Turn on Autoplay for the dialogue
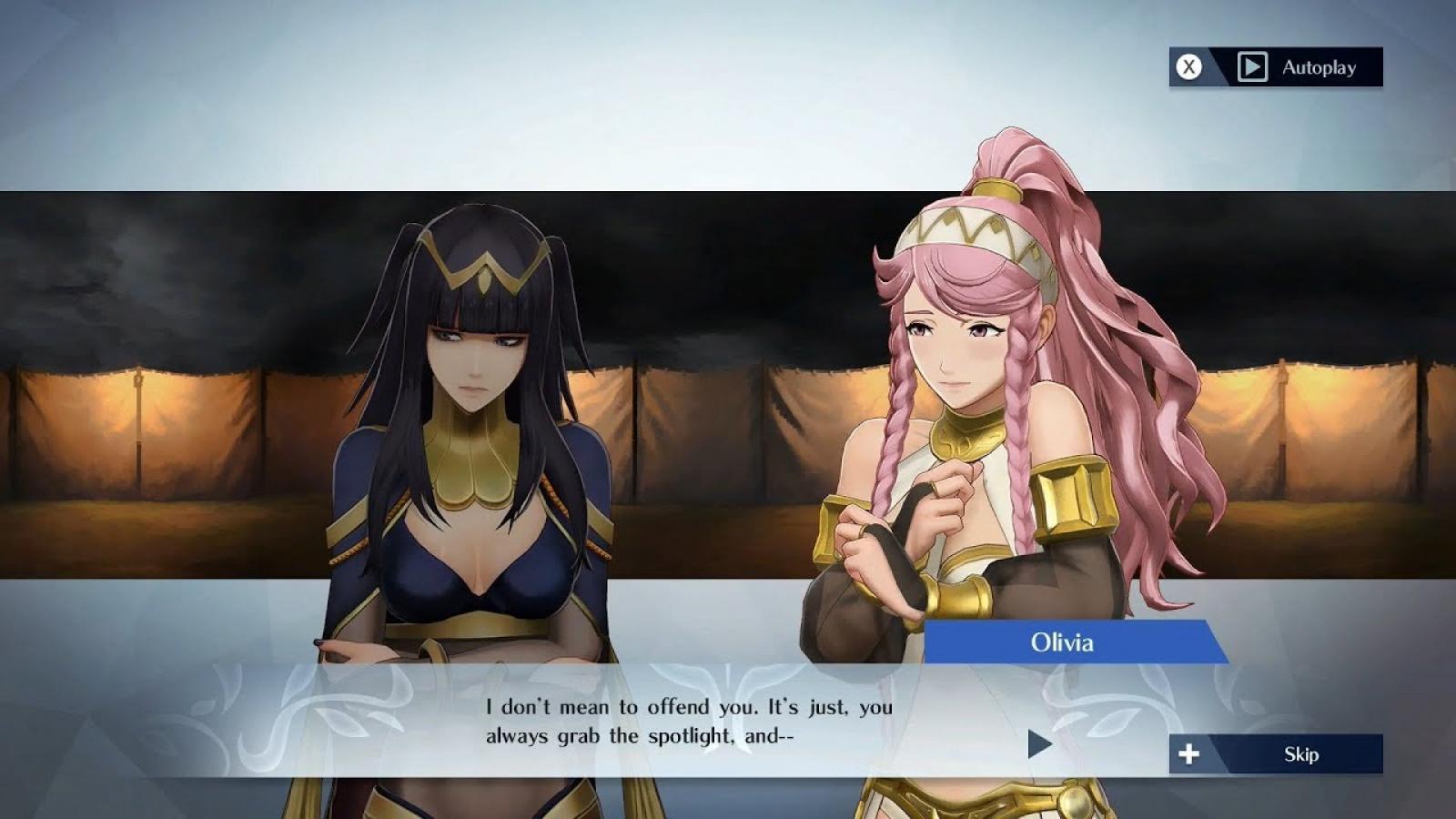Image resolution: width=1456 pixels, height=819 pixels. [1276, 67]
